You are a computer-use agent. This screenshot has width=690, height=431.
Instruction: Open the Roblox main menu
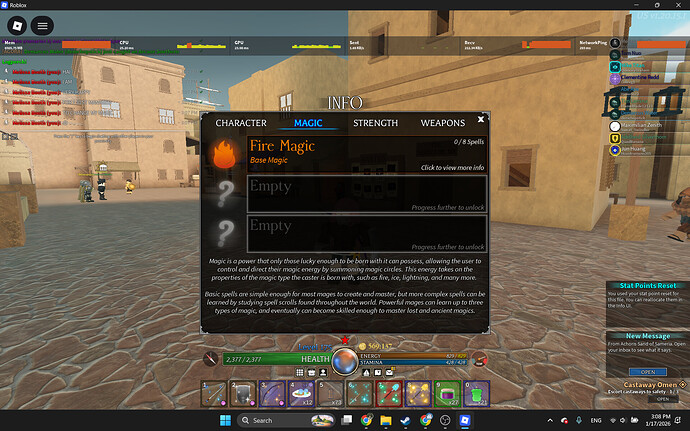[x=19, y=24]
